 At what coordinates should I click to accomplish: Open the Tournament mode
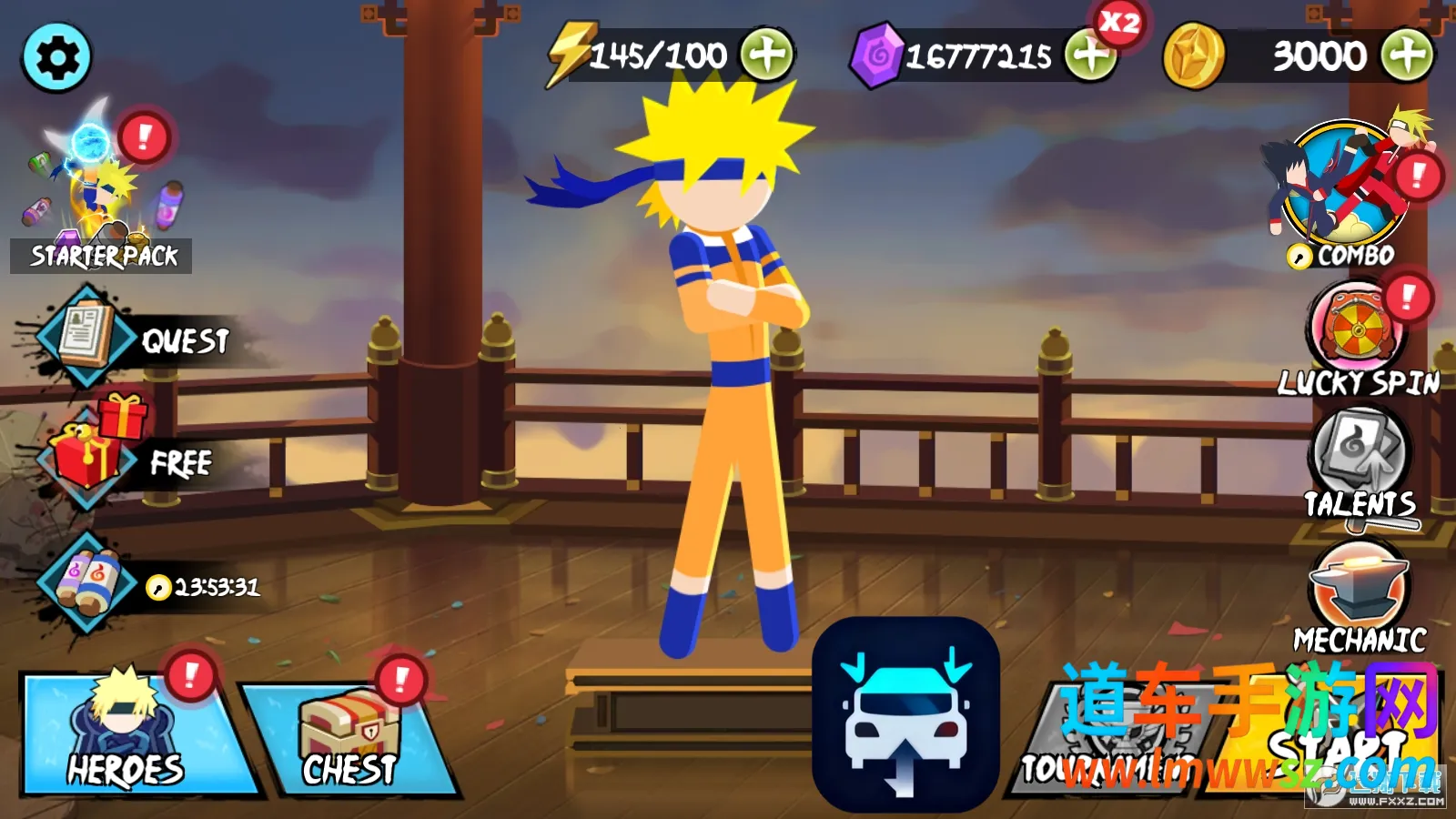1124,737
